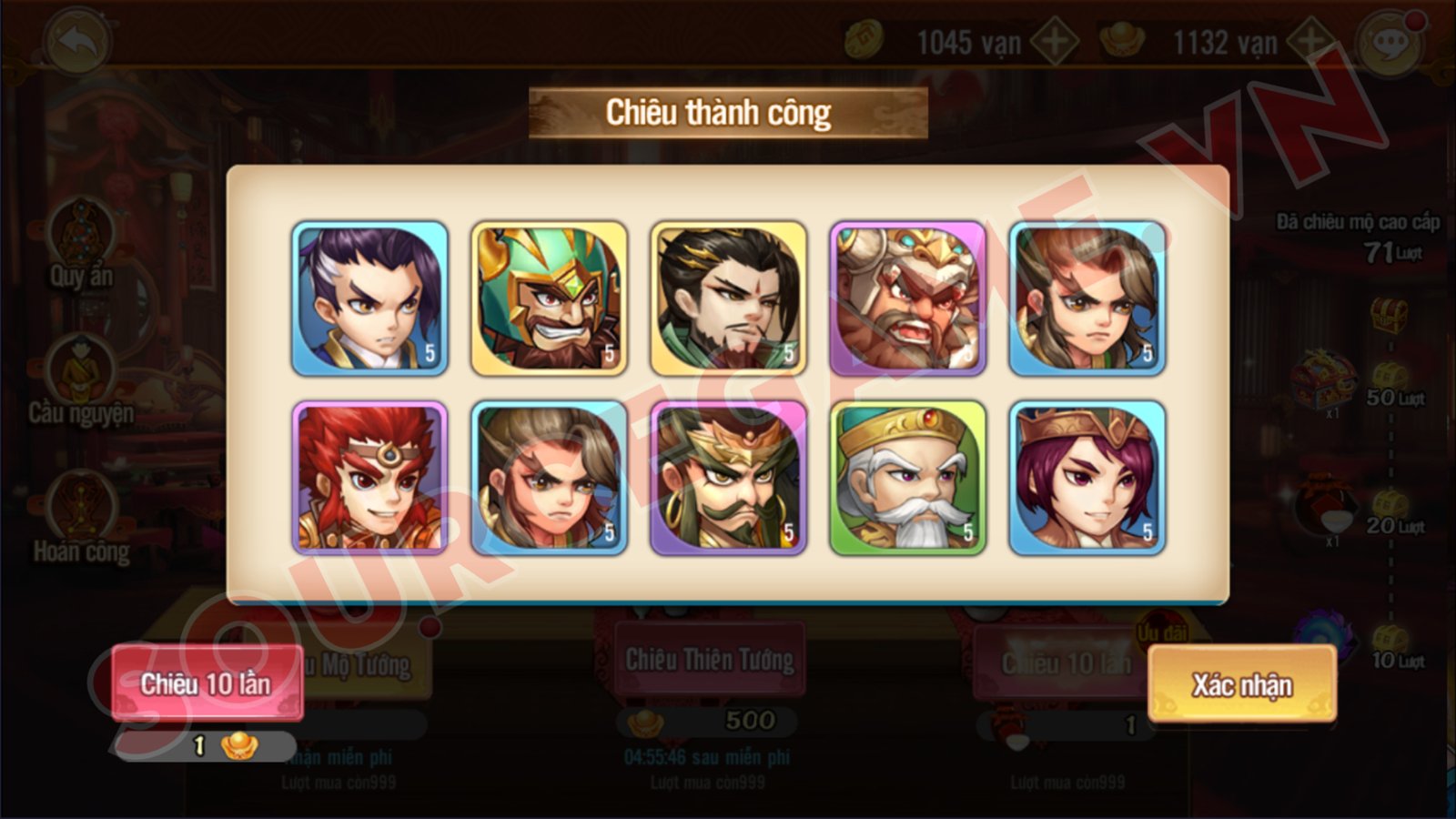Screen dimensions: 1456x819
Task: Pick the white-bearded elder hero portrait
Action: tap(907, 478)
